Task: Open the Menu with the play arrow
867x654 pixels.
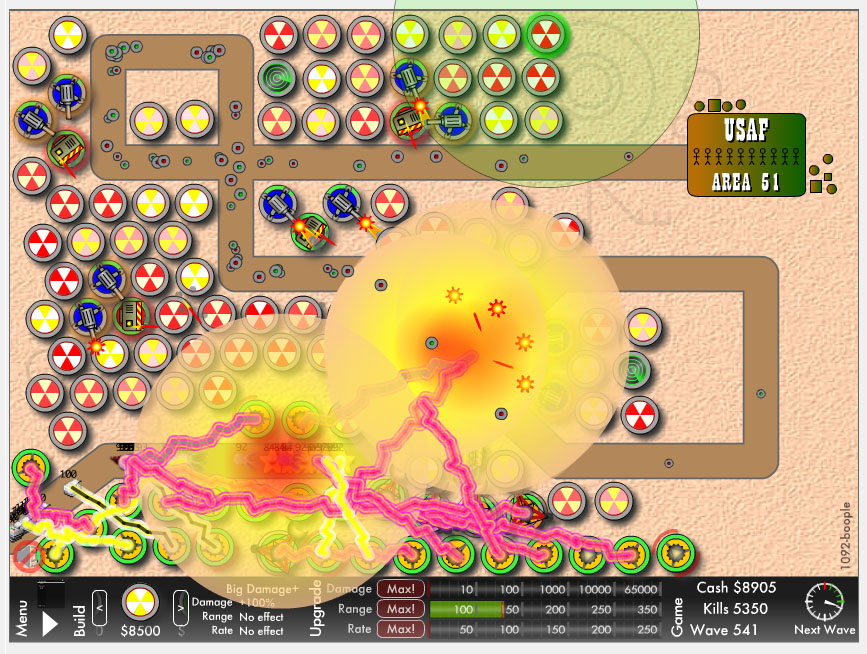Action: click(49, 624)
